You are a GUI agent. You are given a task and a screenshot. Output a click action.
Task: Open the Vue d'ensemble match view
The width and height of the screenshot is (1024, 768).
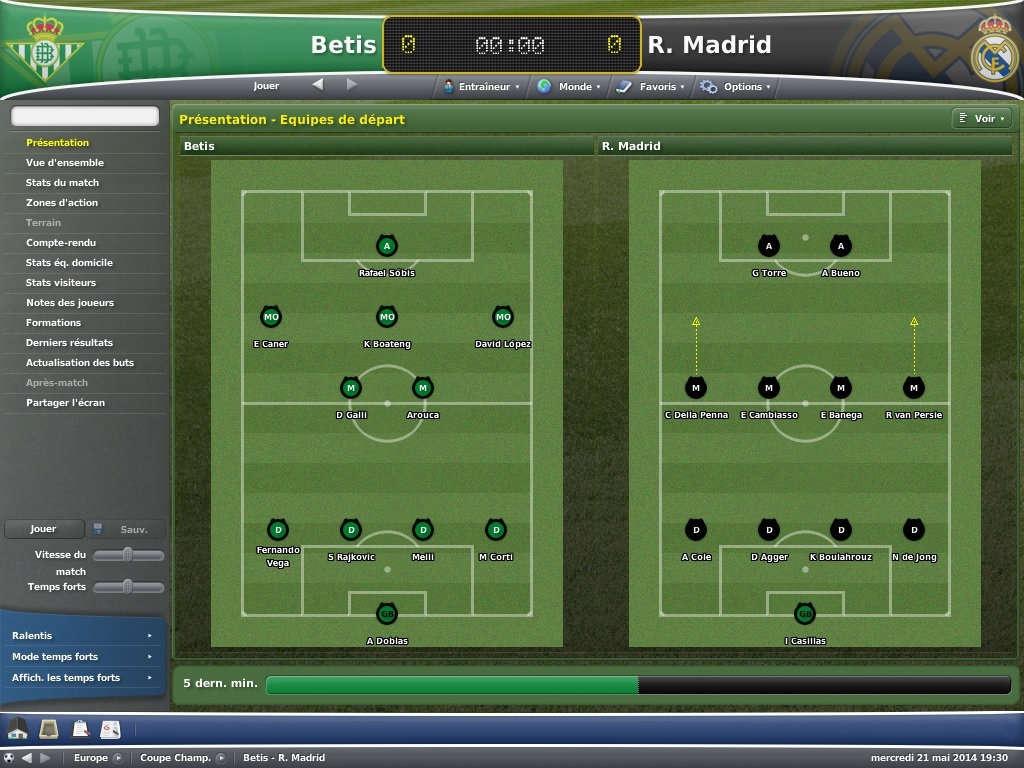click(x=65, y=163)
